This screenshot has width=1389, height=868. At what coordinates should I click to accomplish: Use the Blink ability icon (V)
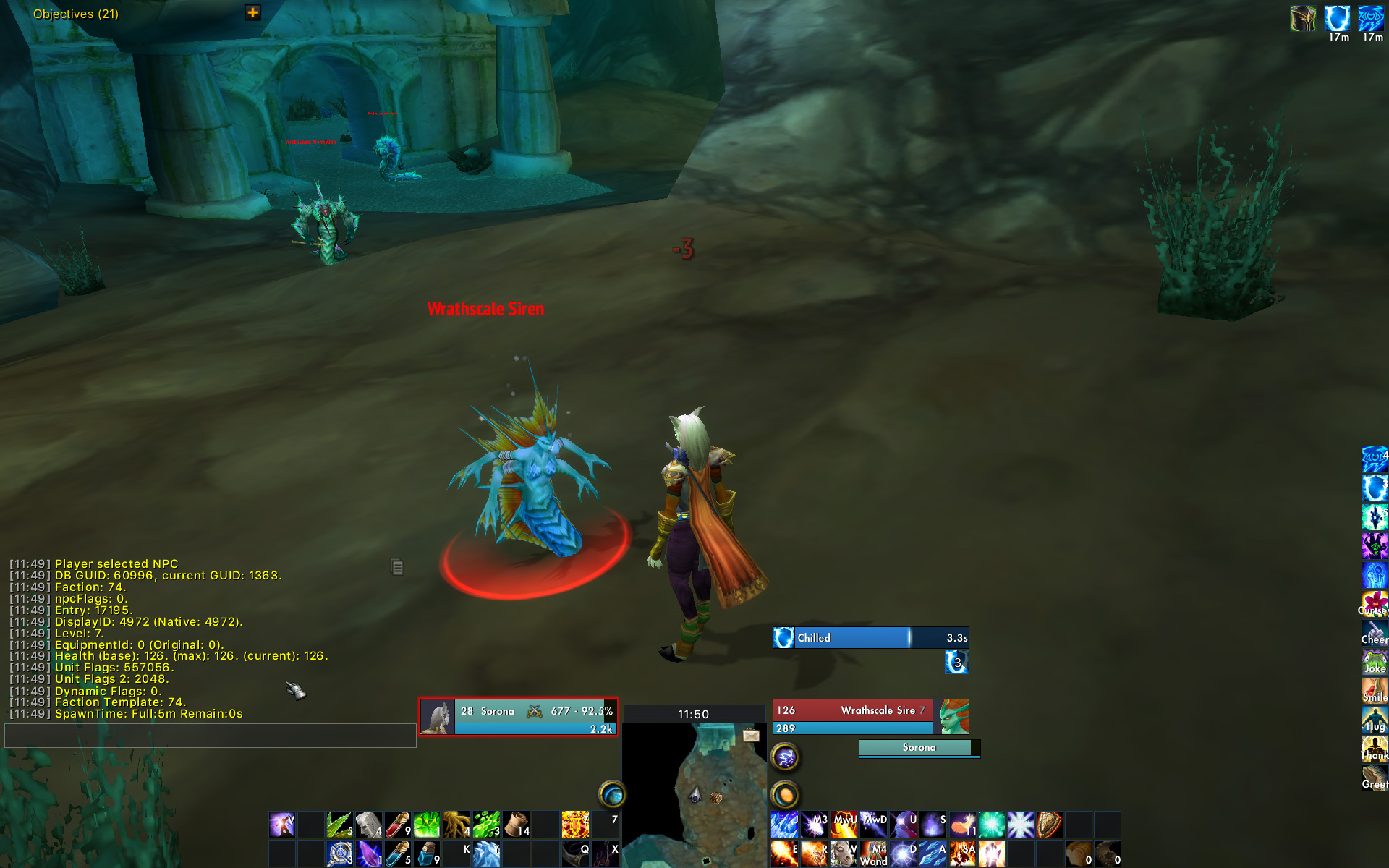tap(281, 823)
